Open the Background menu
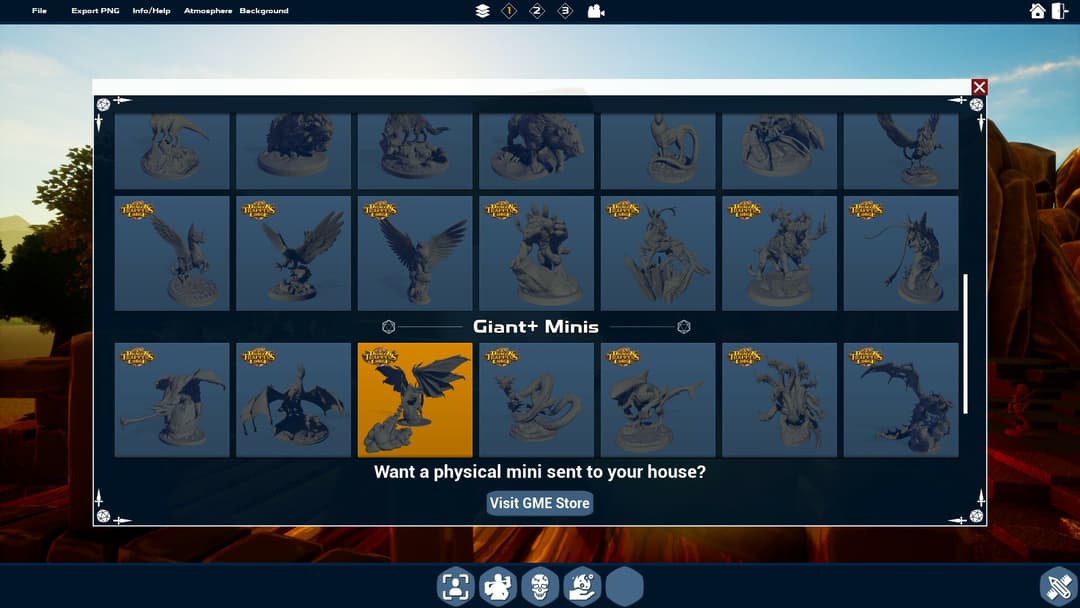Viewport: 1080px width, 608px height. click(264, 11)
